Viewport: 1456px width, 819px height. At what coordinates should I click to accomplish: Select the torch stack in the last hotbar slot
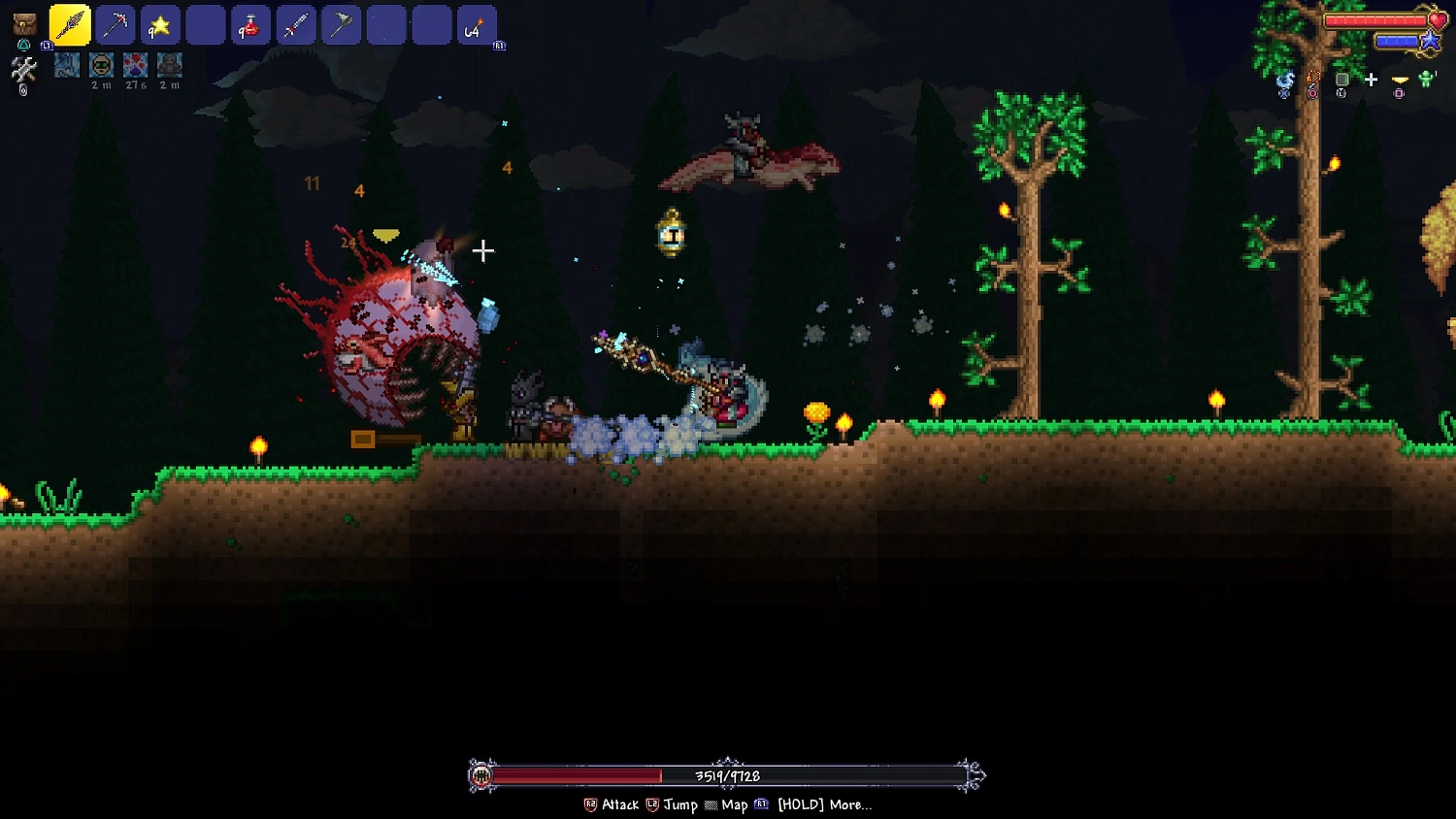pos(477,24)
